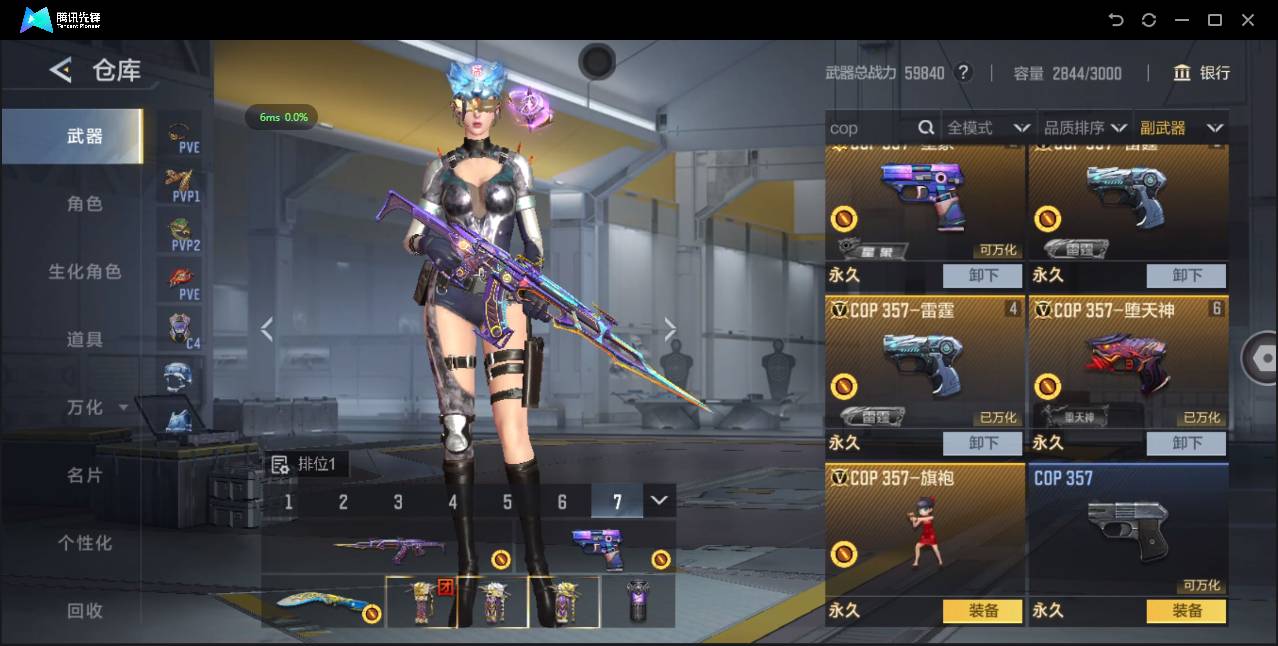
Task: Show the 名片 section
Action: (x=84, y=475)
